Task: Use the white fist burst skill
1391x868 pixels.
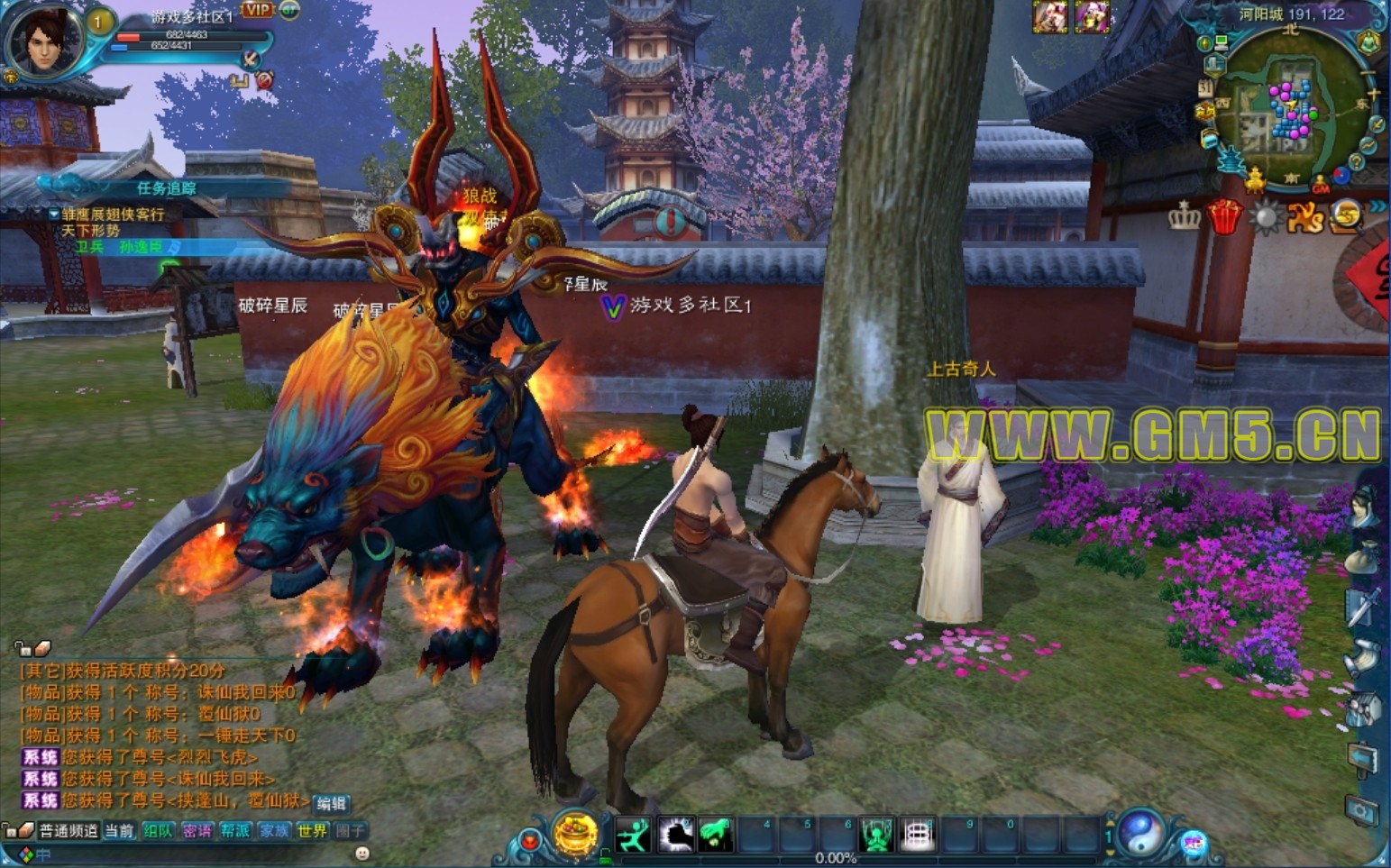Action: [x=675, y=836]
